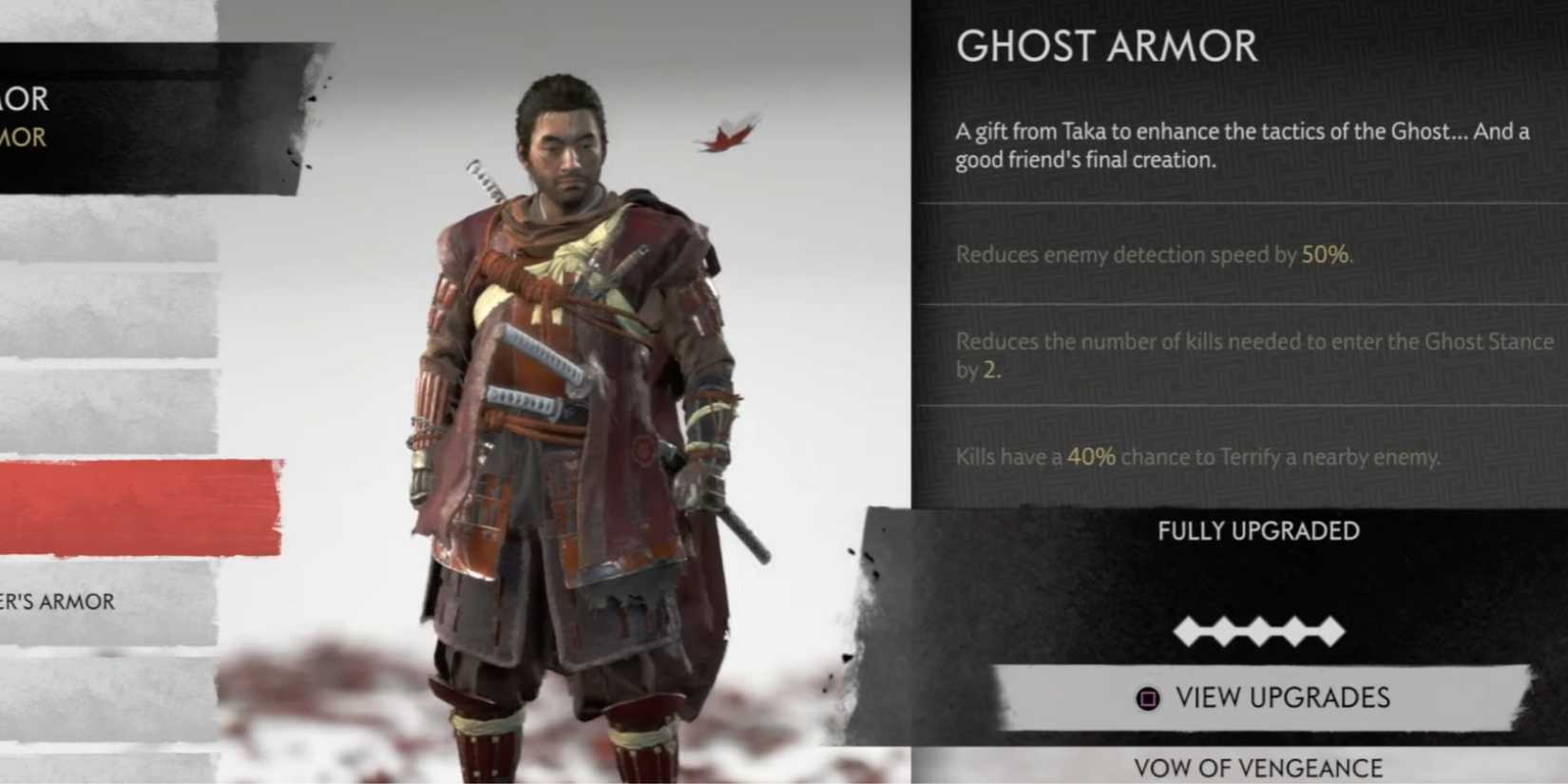Click the Ghost Armor panel header

point(1105,46)
